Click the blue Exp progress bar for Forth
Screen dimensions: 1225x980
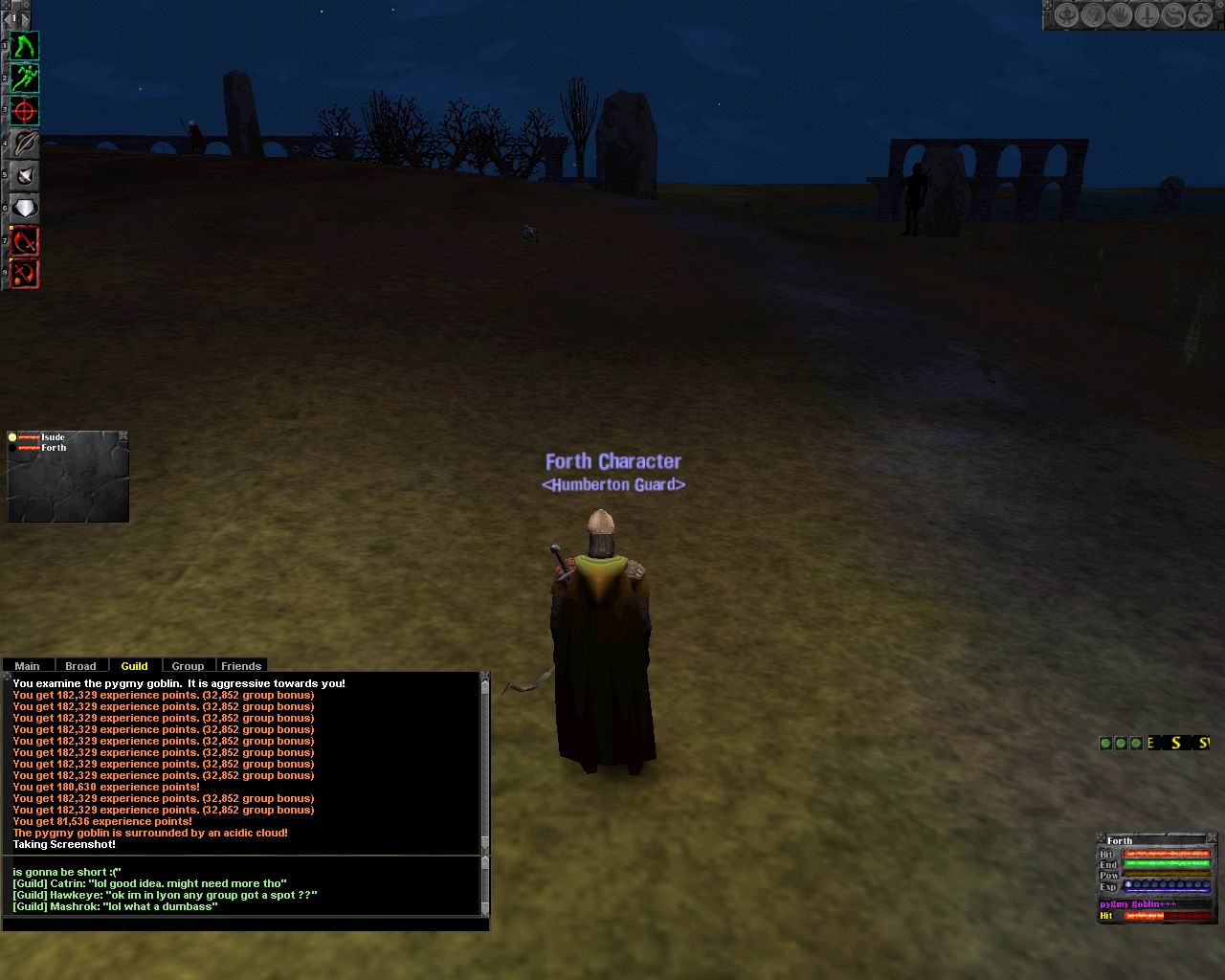point(1168,885)
